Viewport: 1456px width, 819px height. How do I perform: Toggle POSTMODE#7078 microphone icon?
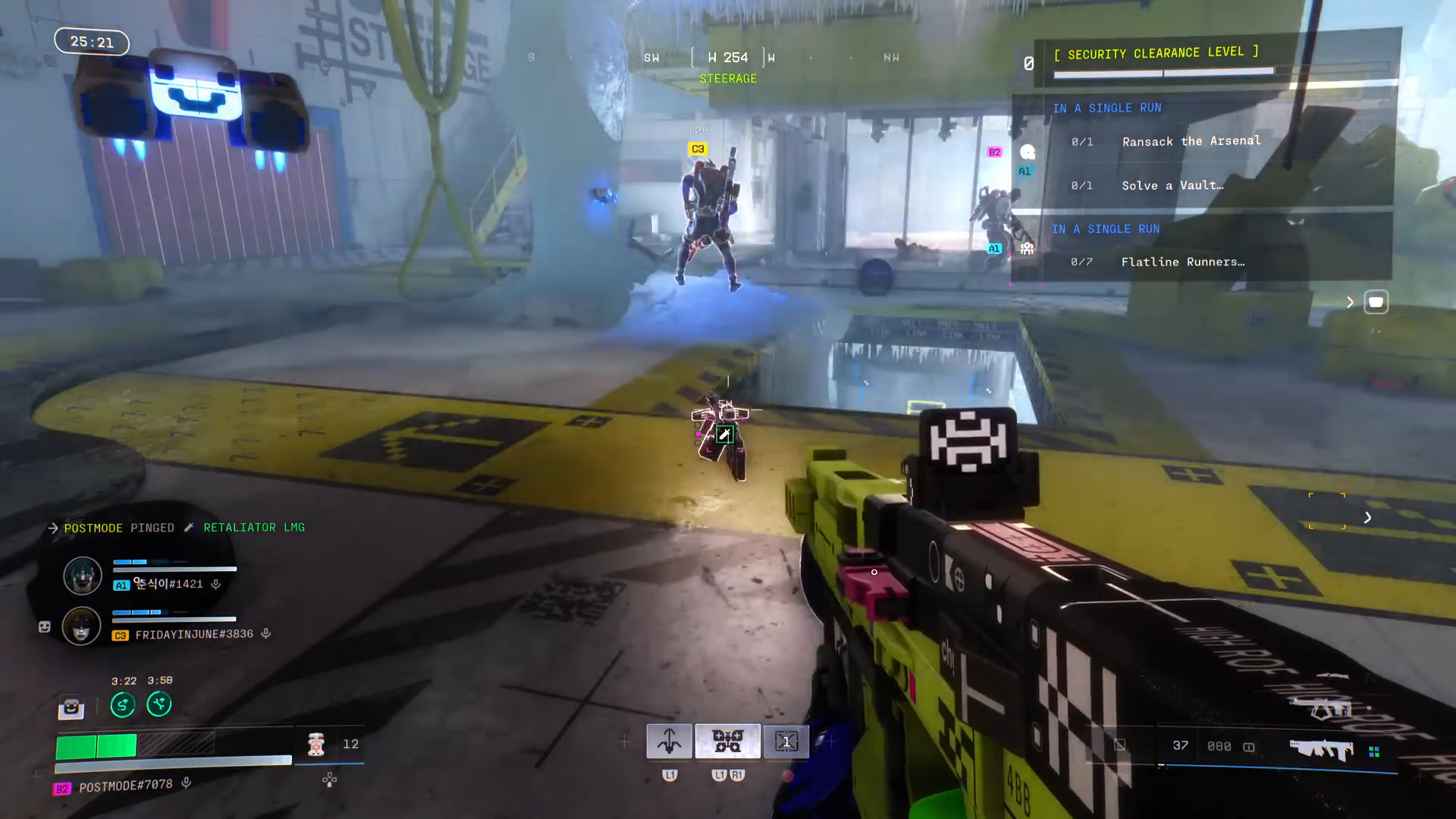187,783
